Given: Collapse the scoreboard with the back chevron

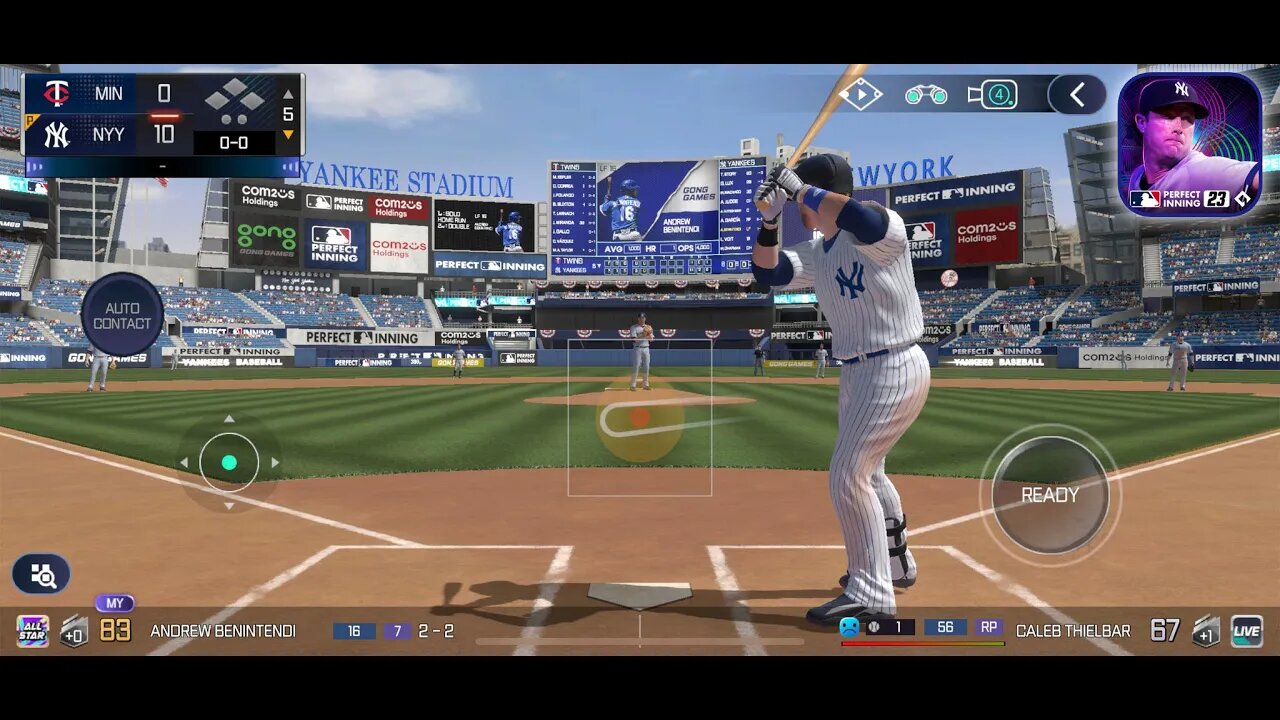Looking at the screenshot, I should (x=1075, y=94).
